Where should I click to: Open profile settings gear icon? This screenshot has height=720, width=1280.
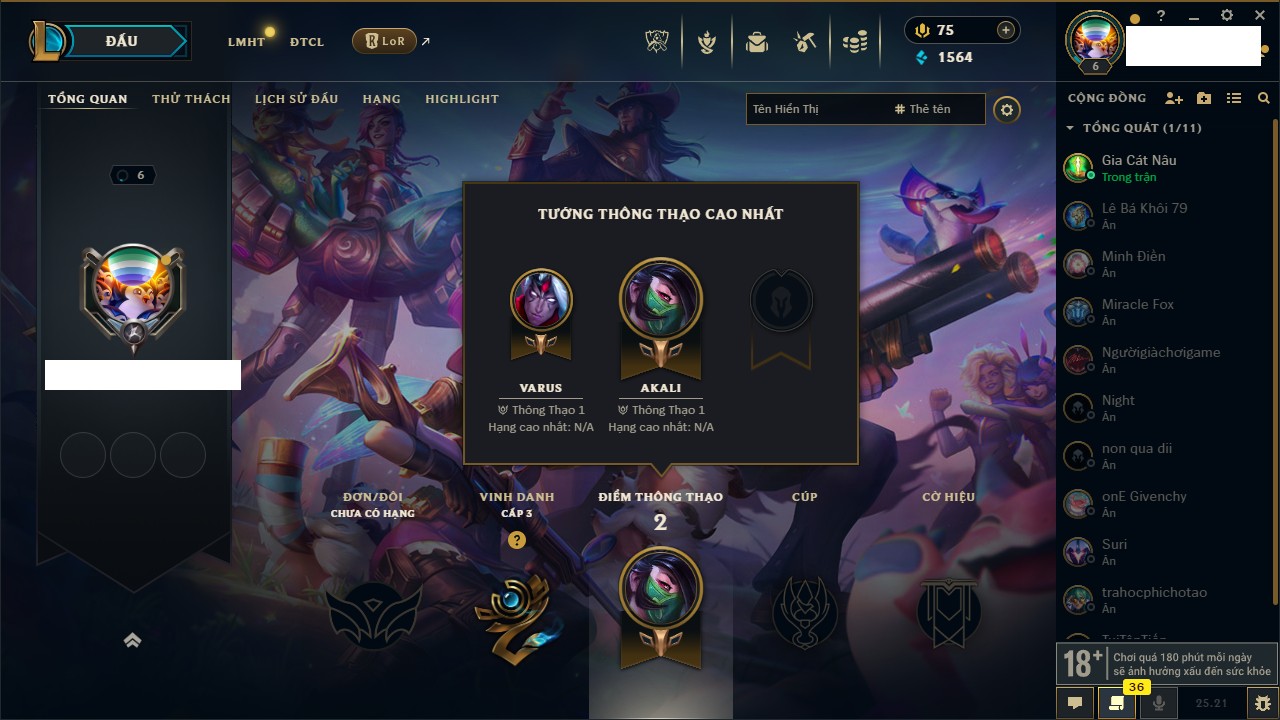pos(1007,110)
